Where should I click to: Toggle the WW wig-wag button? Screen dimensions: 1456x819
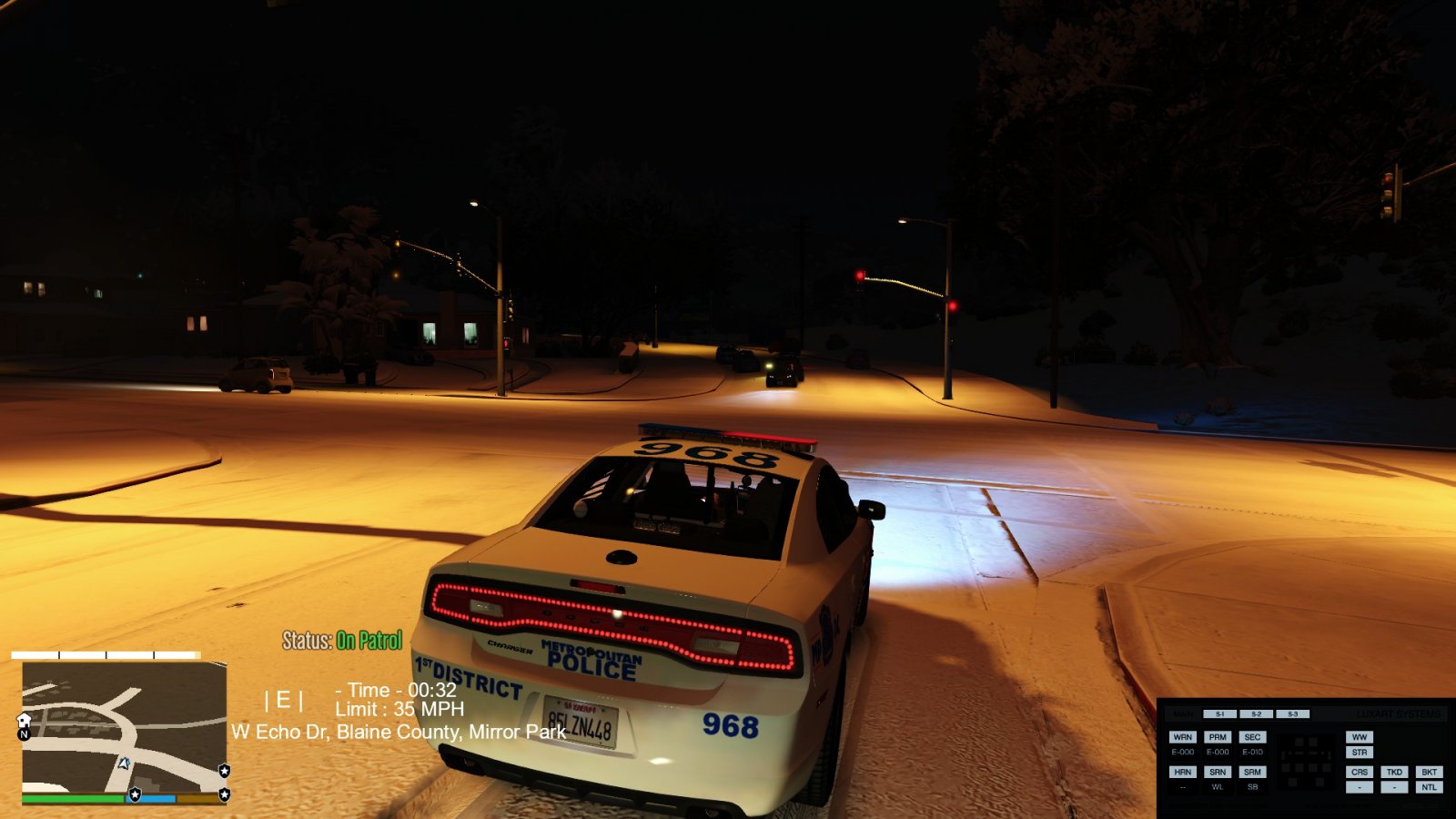pos(1359,737)
